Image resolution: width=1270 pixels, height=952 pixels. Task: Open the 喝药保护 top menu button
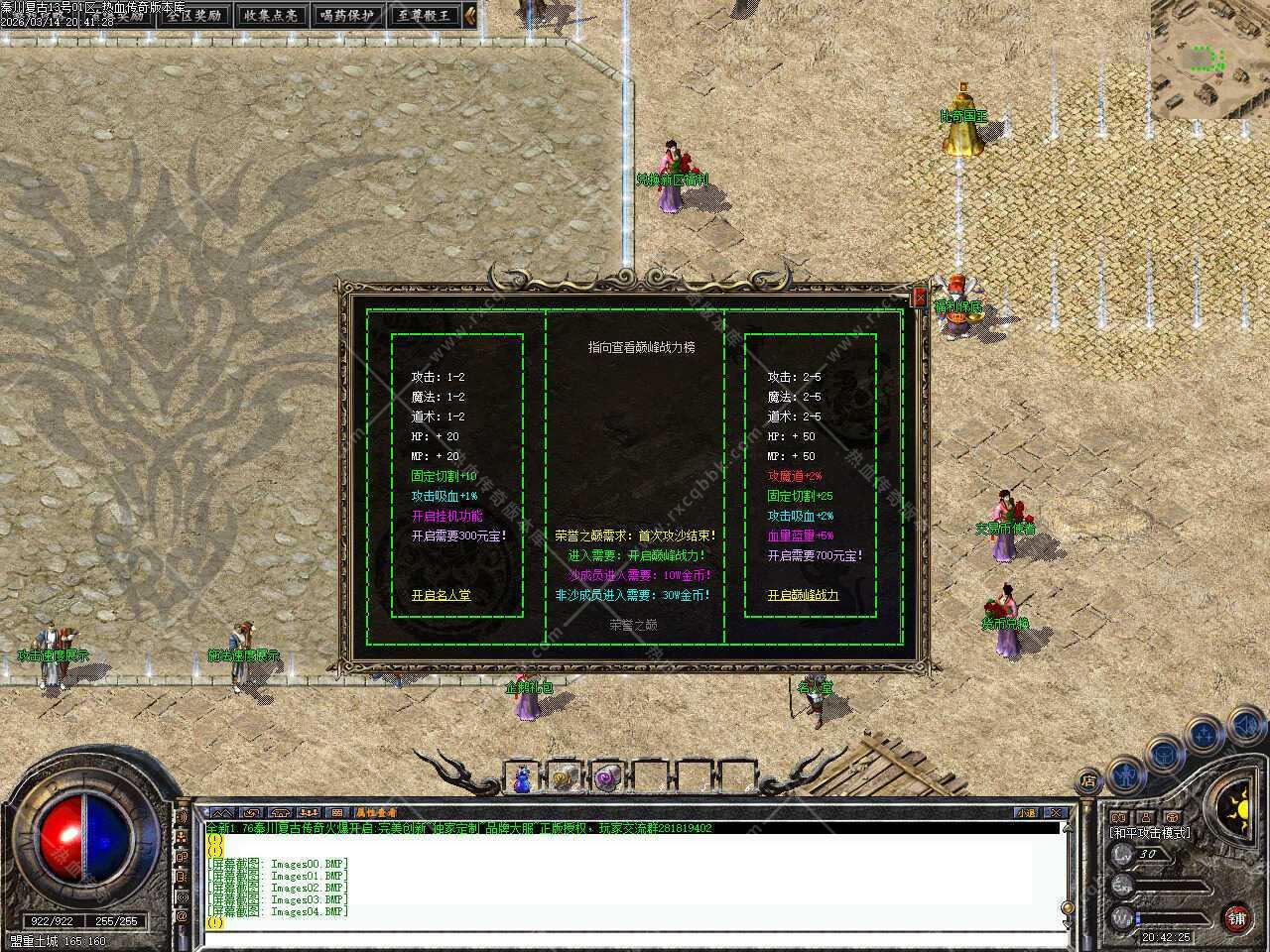[x=346, y=15]
